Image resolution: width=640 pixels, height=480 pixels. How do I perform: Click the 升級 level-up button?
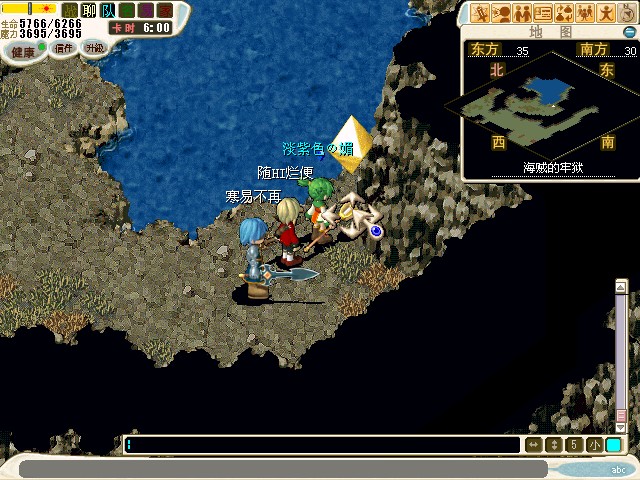coord(95,48)
